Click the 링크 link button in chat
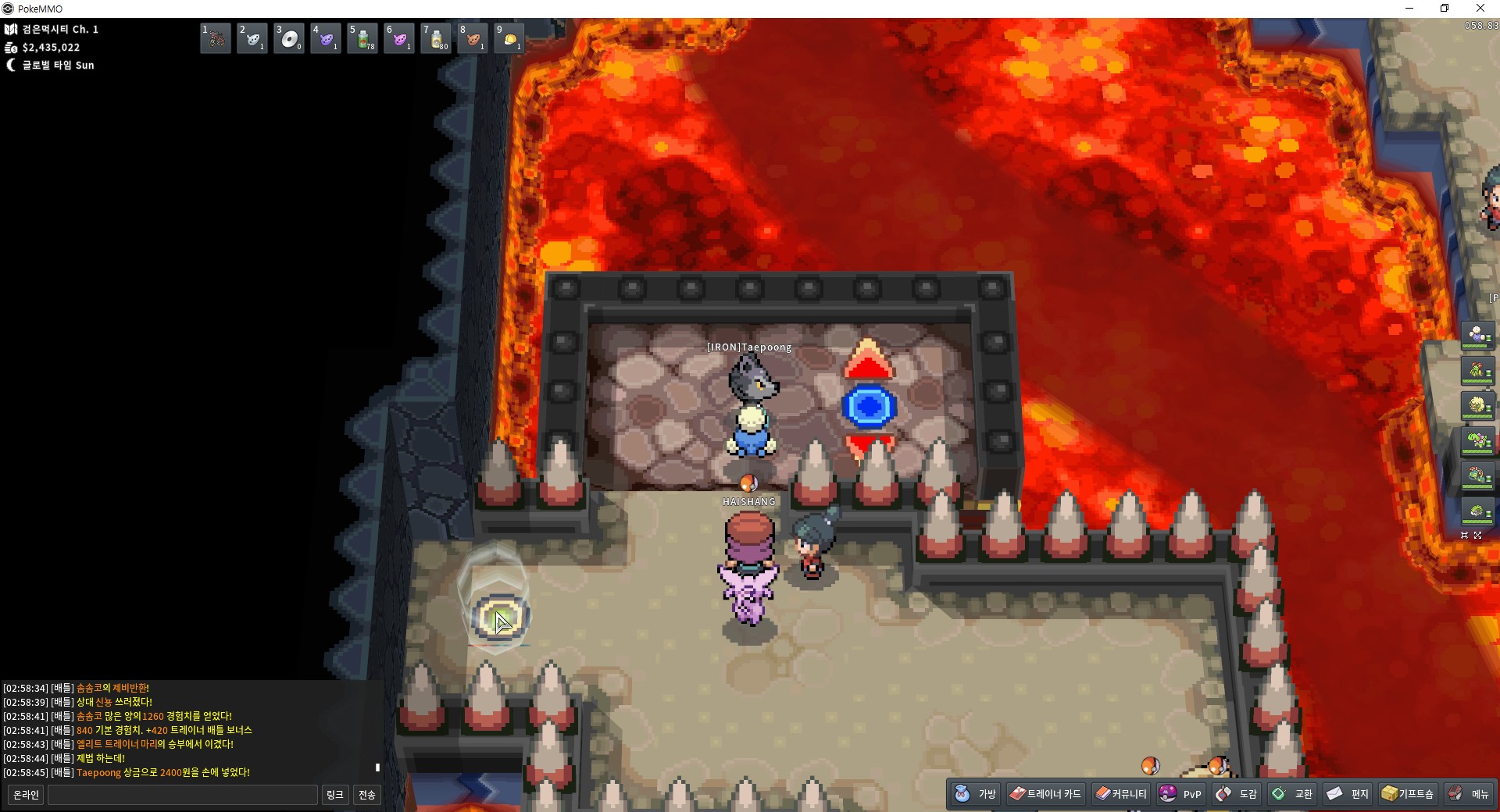The width and height of the screenshot is (1500, 812). [x=334, y=795]
